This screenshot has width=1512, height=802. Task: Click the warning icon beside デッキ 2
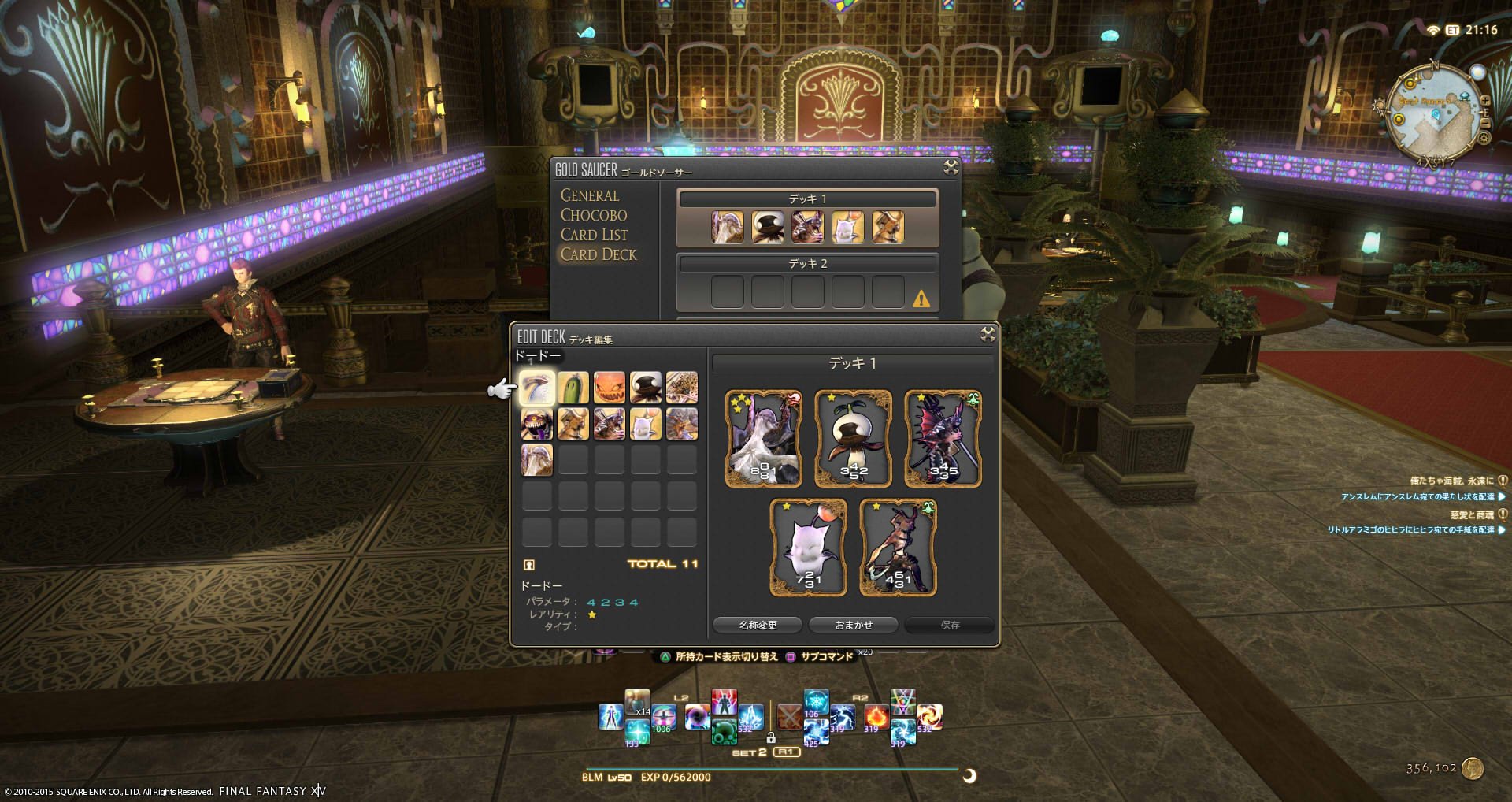(x=920, y=300)
